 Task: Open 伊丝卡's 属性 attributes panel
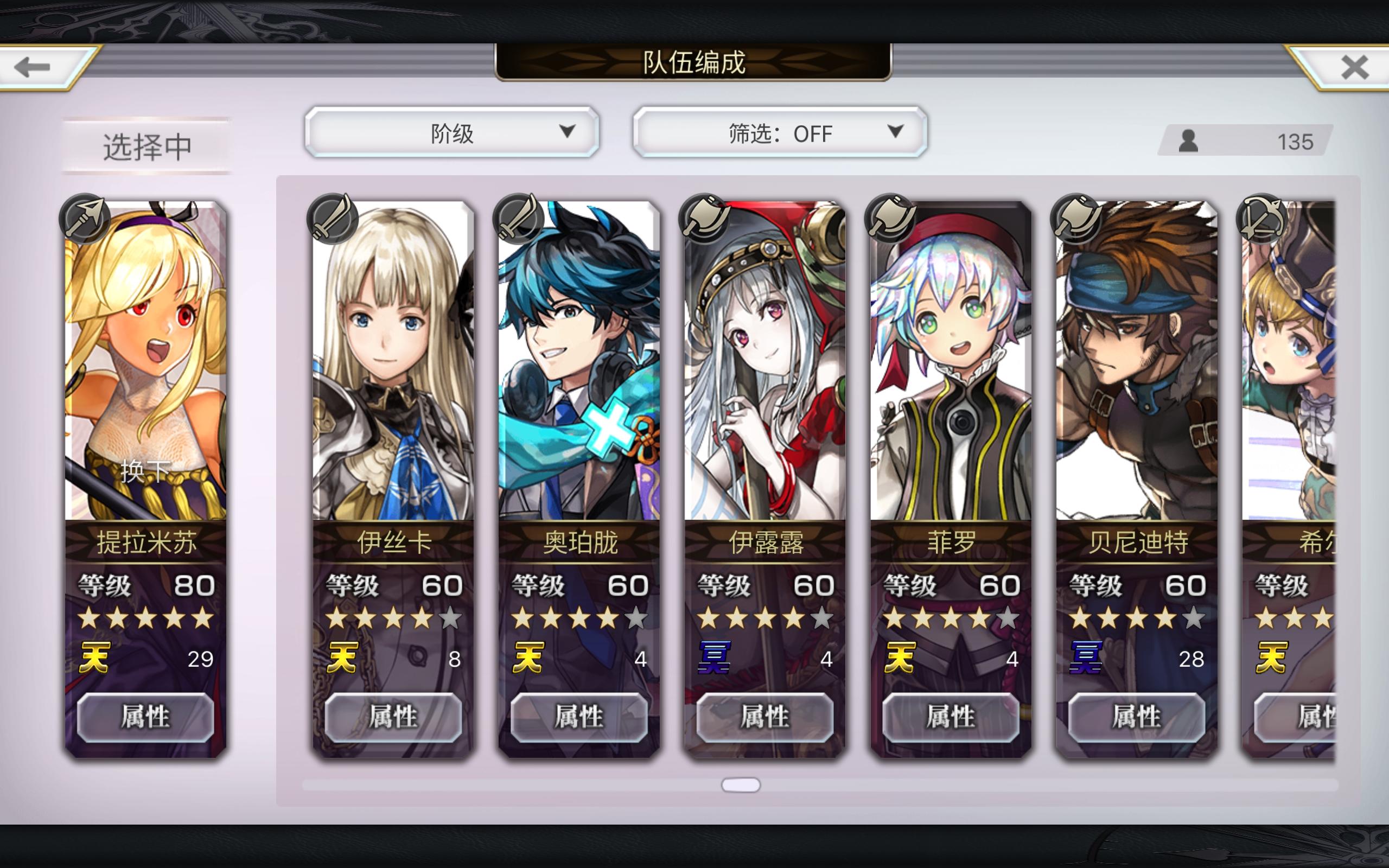click(x=393, y=718)
